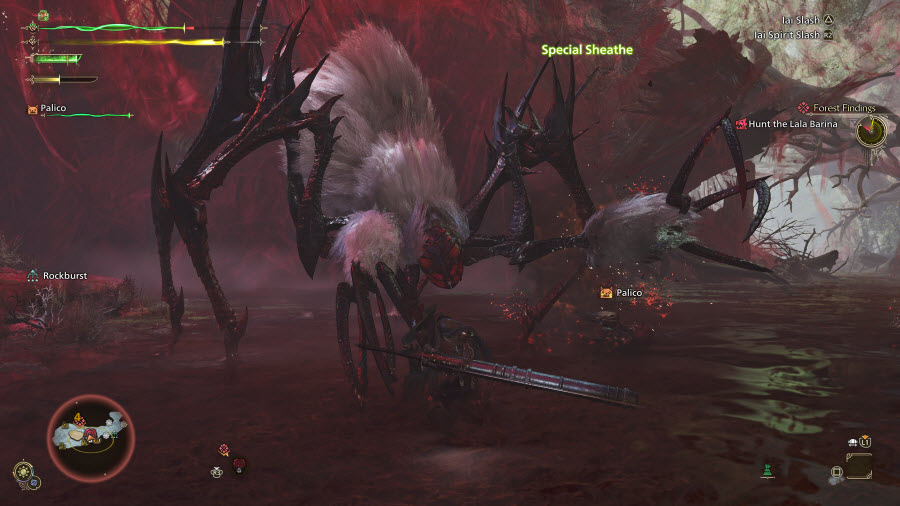Click the quest timer clock dial
The width and height of the screenshot is (900, 506).
tap(871, 129)
